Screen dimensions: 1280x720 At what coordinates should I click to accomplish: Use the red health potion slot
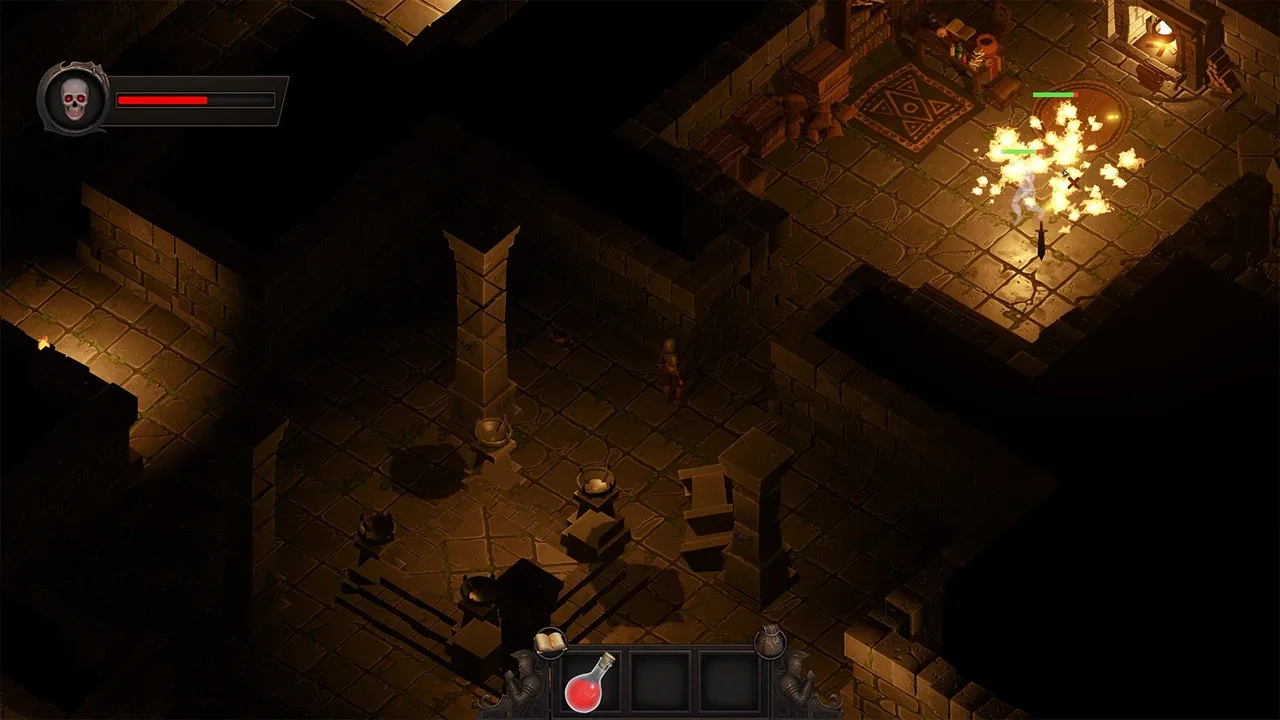pos(590,681)
